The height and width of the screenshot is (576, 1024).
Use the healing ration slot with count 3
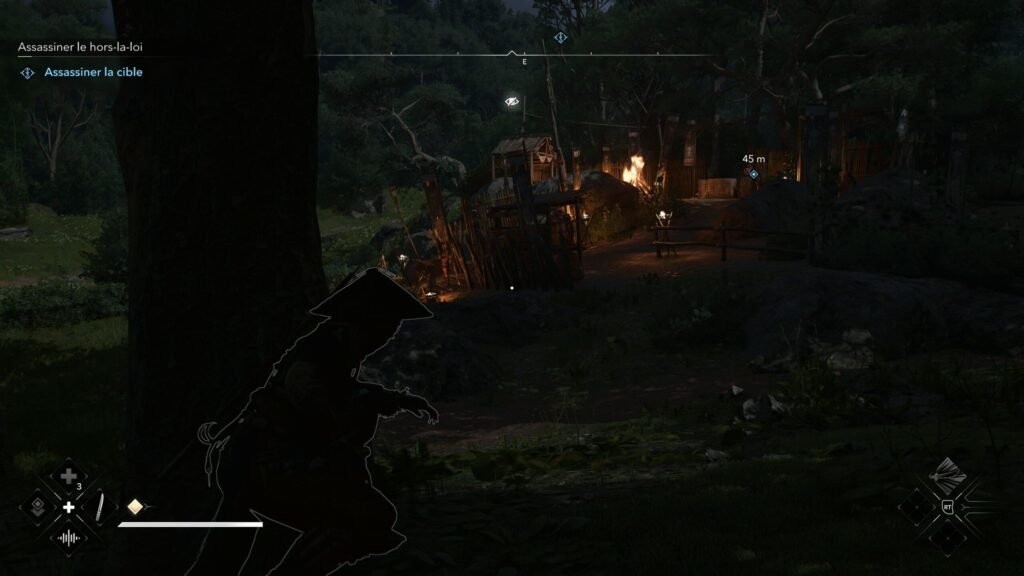point(68,476)
